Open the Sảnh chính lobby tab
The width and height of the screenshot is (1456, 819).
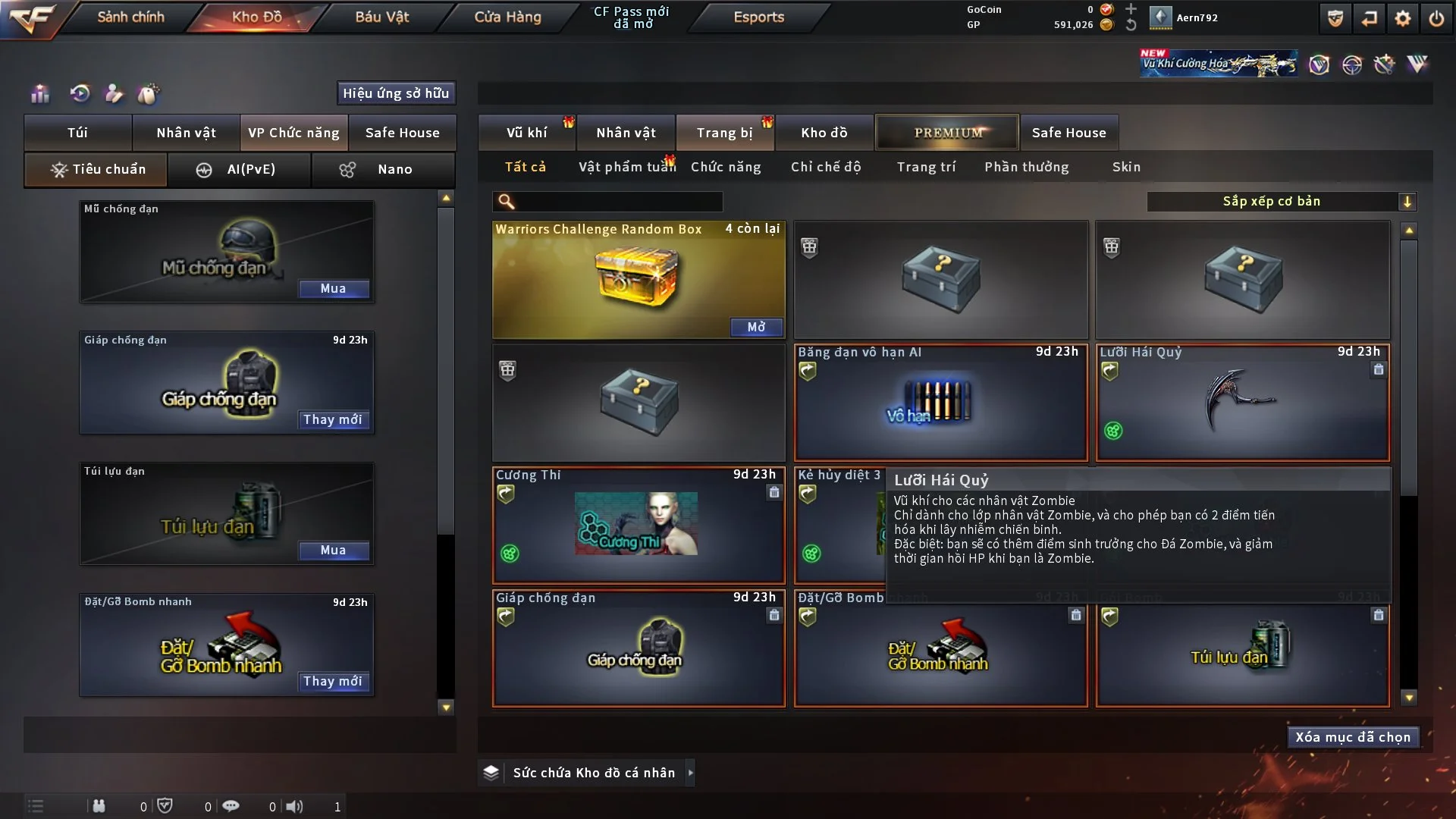(x=130, y=17)
